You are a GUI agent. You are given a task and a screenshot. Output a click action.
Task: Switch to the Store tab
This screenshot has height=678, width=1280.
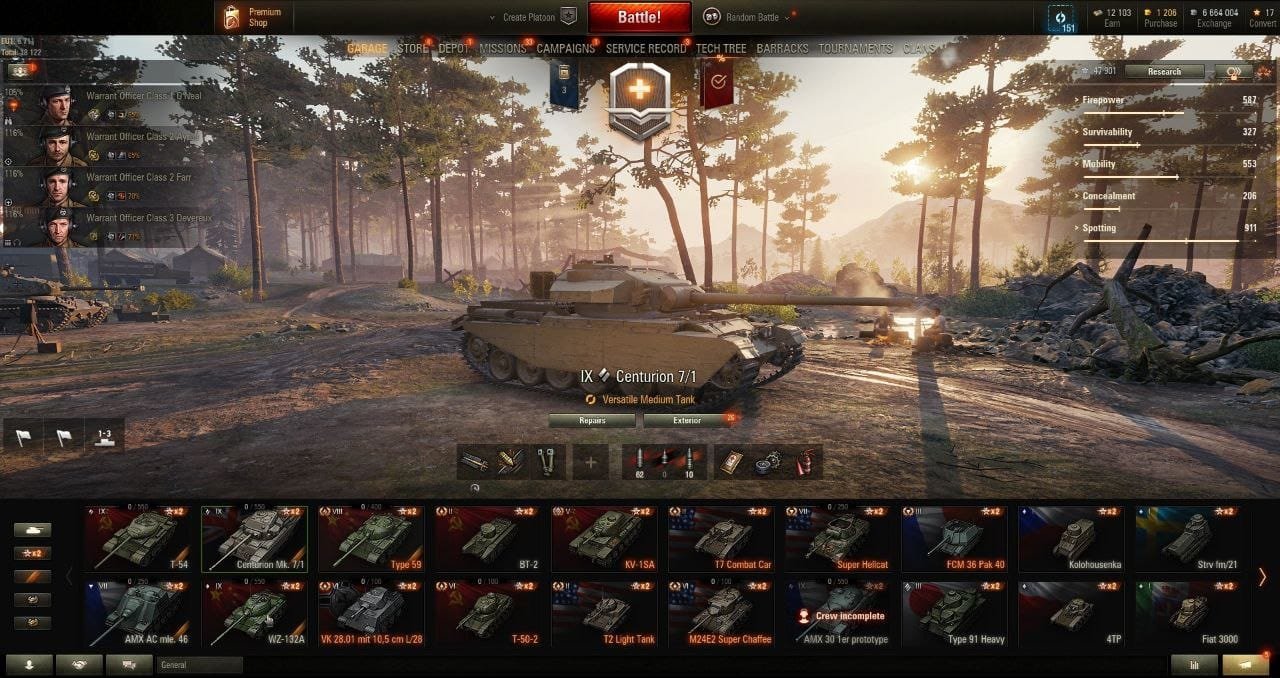click(x=412, y=48)
